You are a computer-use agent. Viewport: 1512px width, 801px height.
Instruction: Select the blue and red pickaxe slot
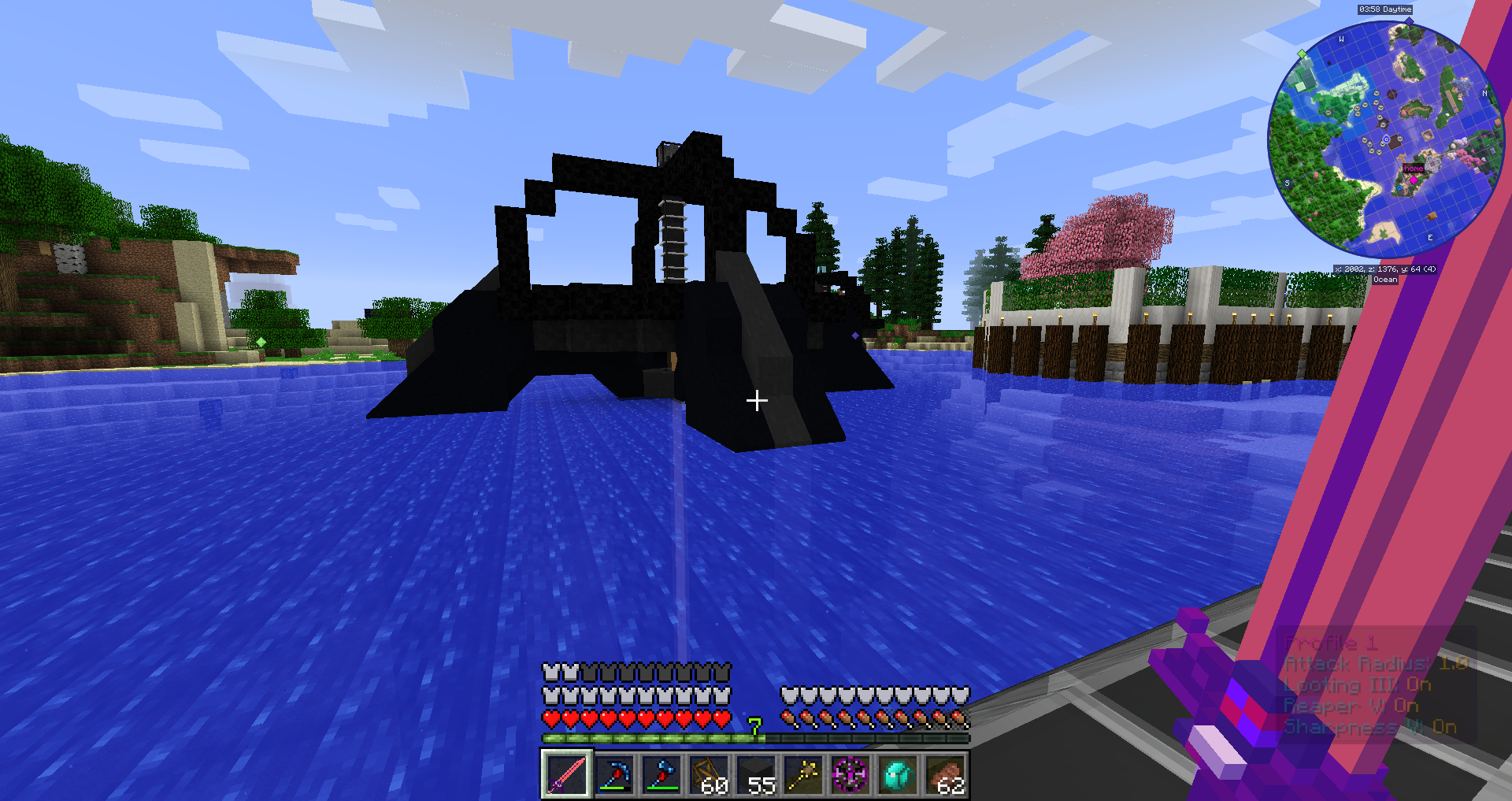point(613,774)
